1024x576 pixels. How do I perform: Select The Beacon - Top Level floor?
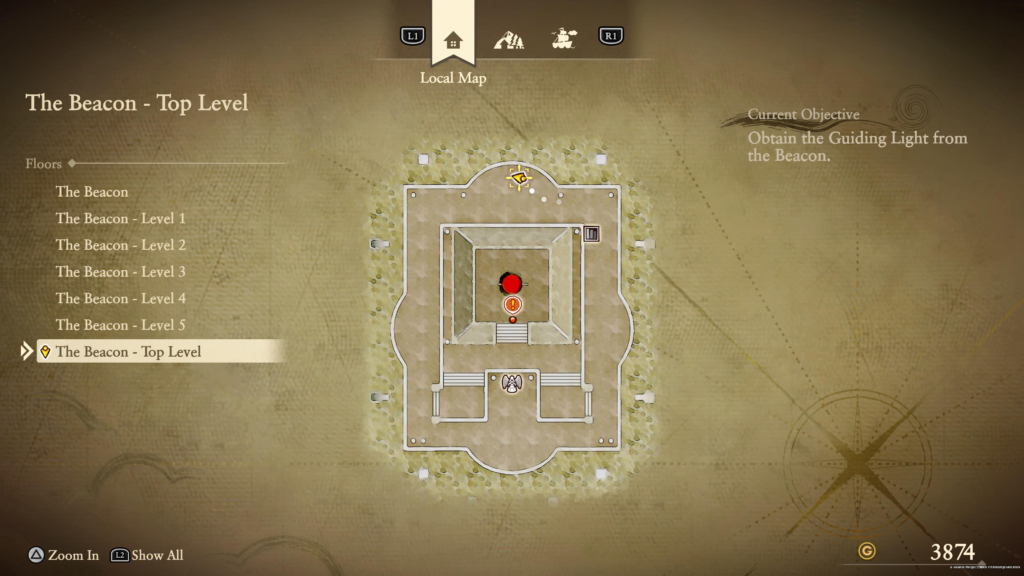coord(128,352)
